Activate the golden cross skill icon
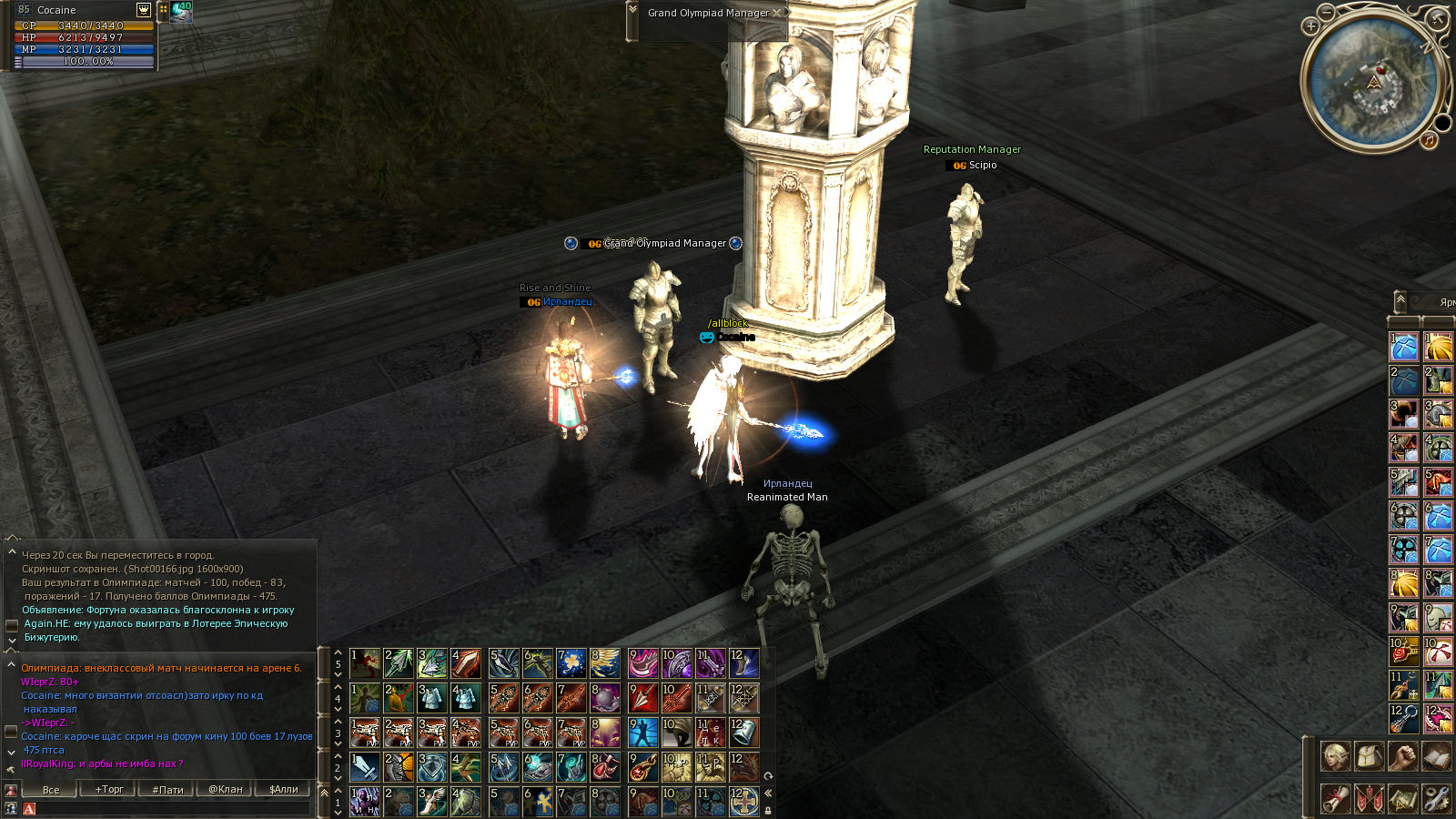The image size is (1456, 819). click(x=744, y=802)
